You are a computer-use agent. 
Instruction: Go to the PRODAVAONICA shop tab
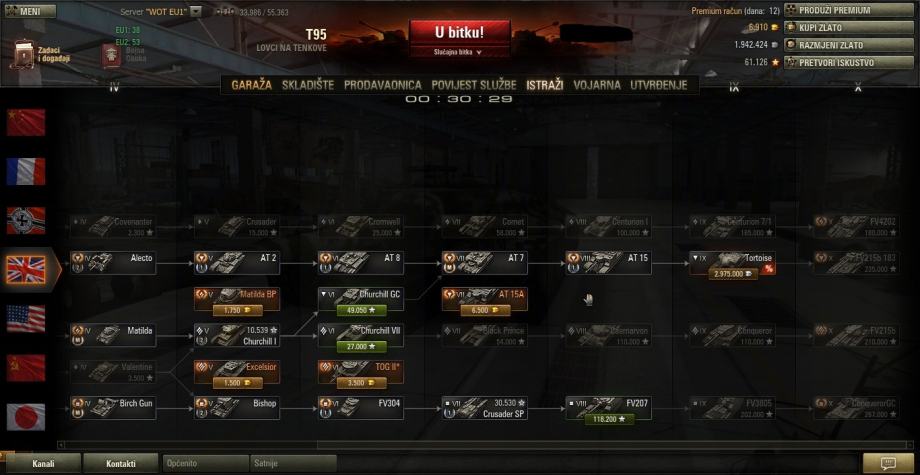pos(383,86)
